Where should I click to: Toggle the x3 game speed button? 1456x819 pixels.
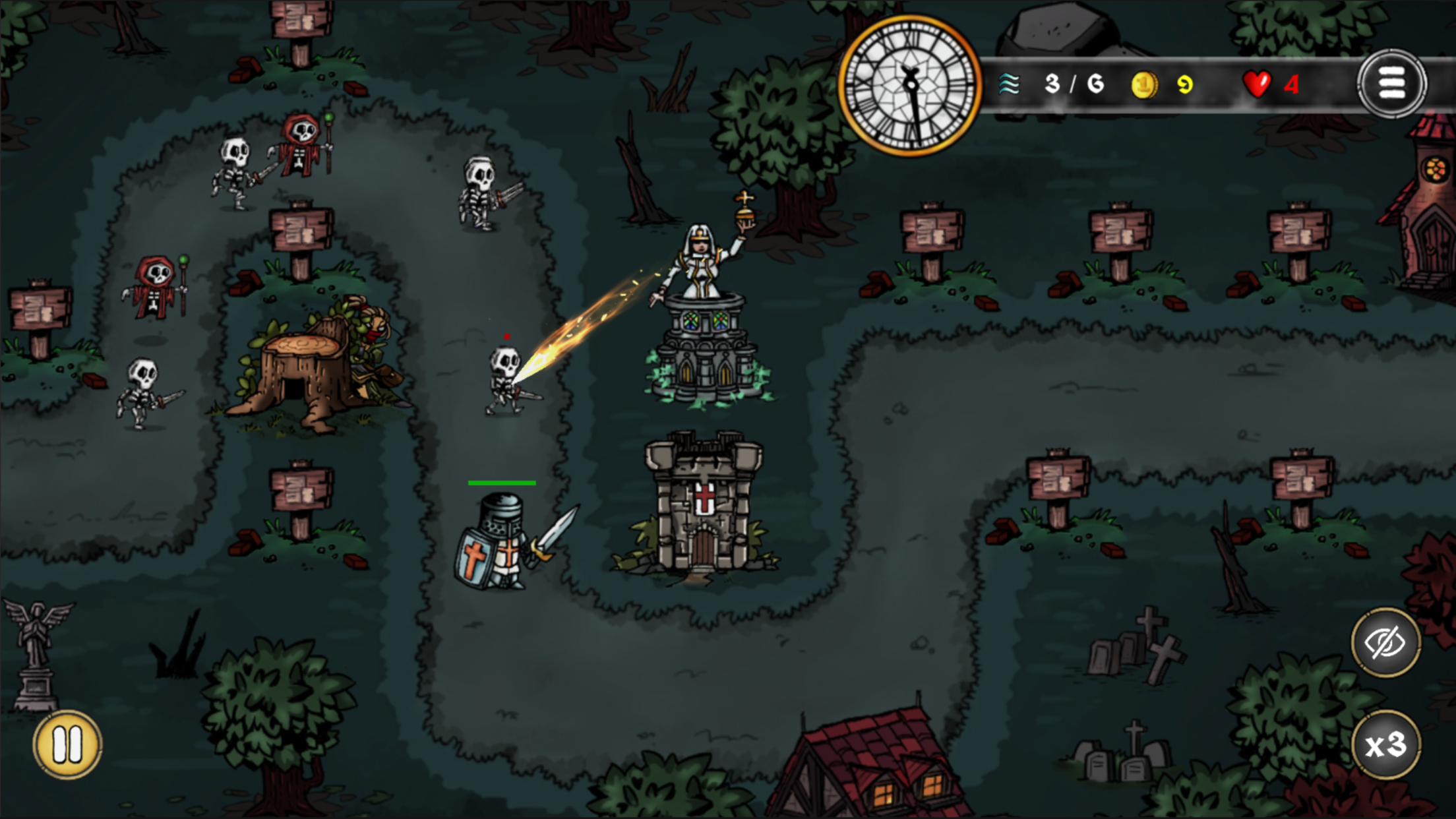1385,746
